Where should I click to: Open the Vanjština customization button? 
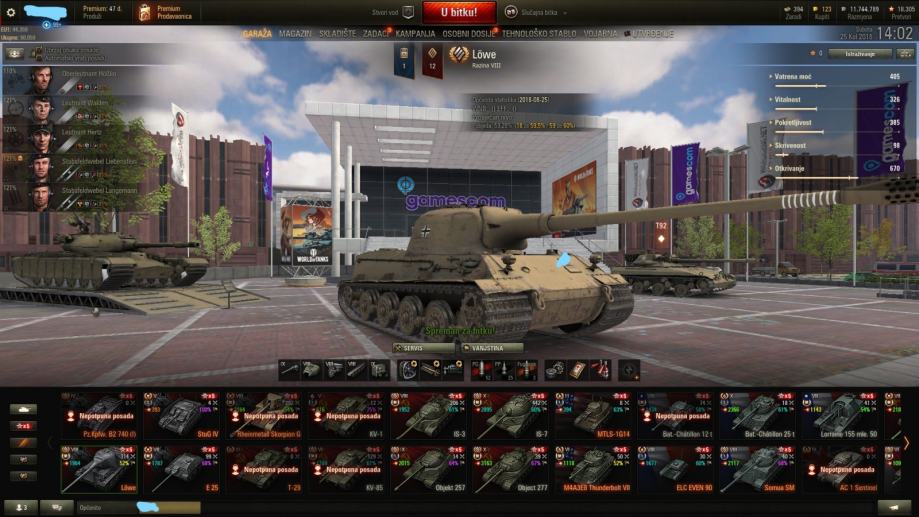click(492, 348)
